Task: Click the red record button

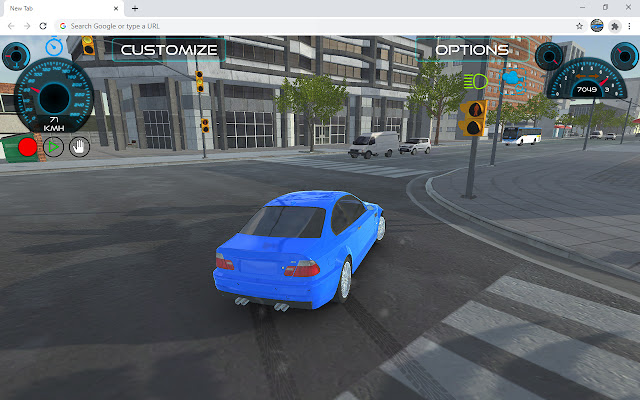Action: click(x=27, y=147)
